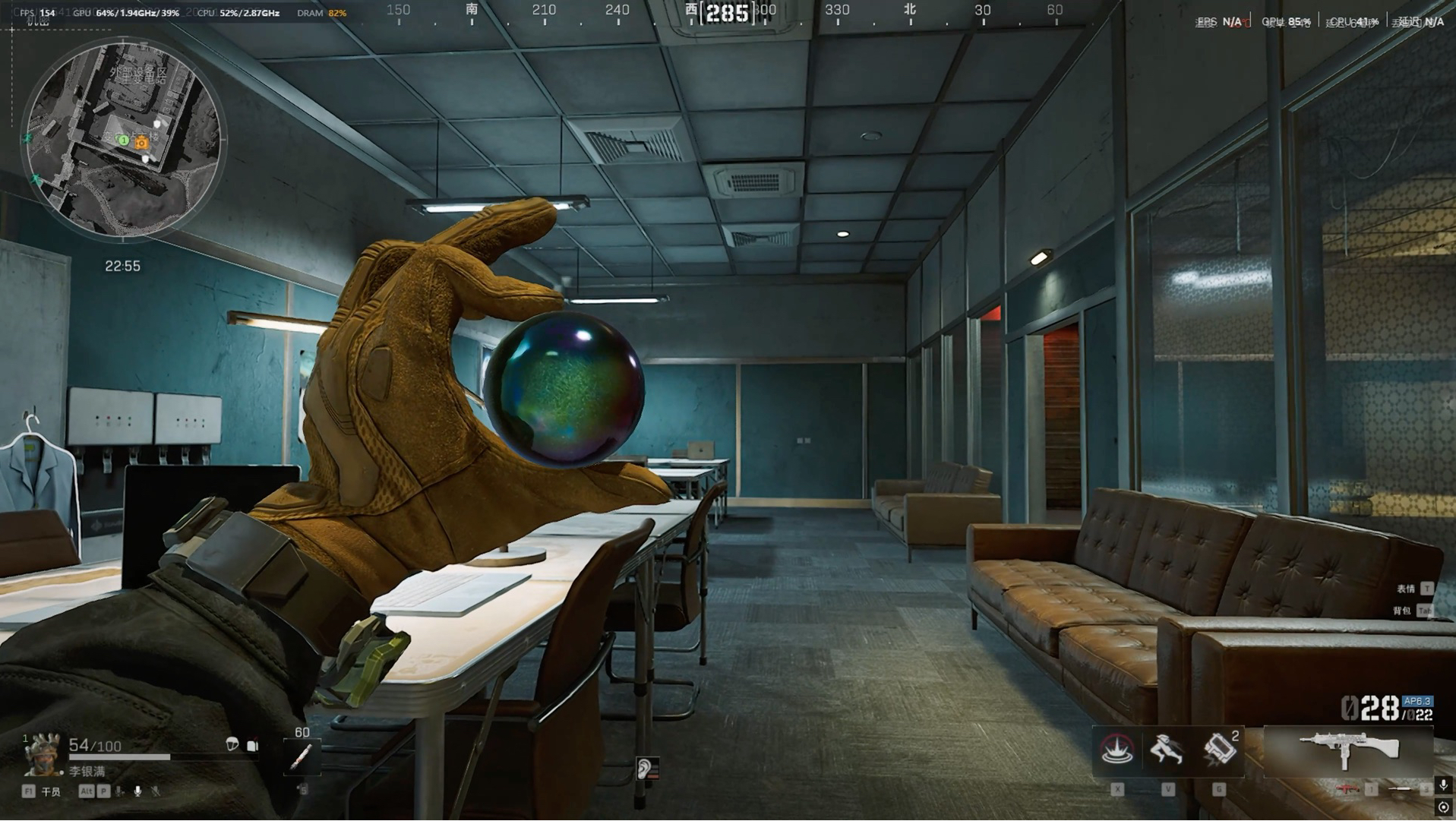This screenshot has height=821, width=1456.
Task: Toggle the microphone icon beside the Alt P keys
Action: click(137, 791)
